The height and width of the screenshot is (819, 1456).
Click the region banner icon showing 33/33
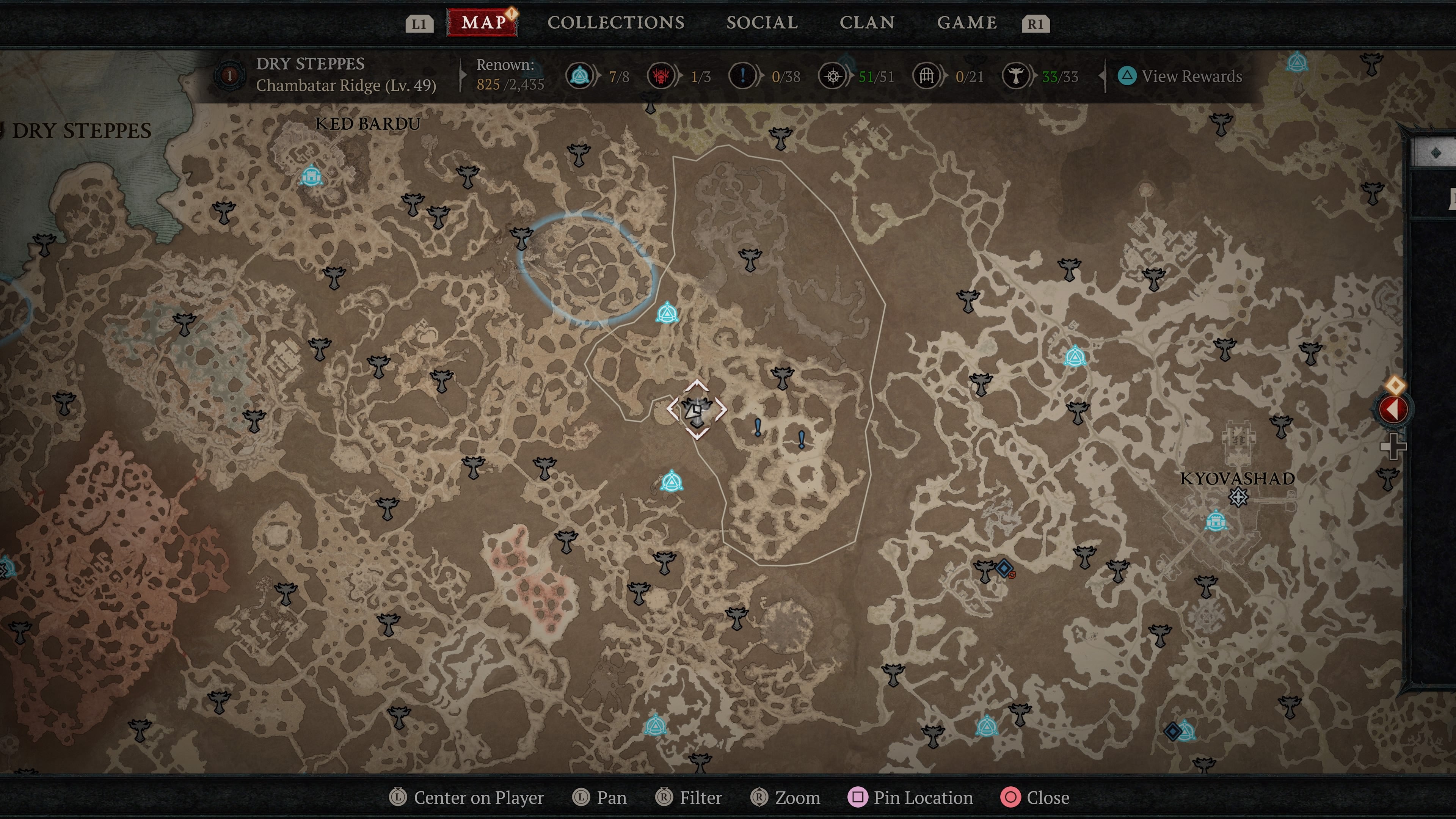1016,76
